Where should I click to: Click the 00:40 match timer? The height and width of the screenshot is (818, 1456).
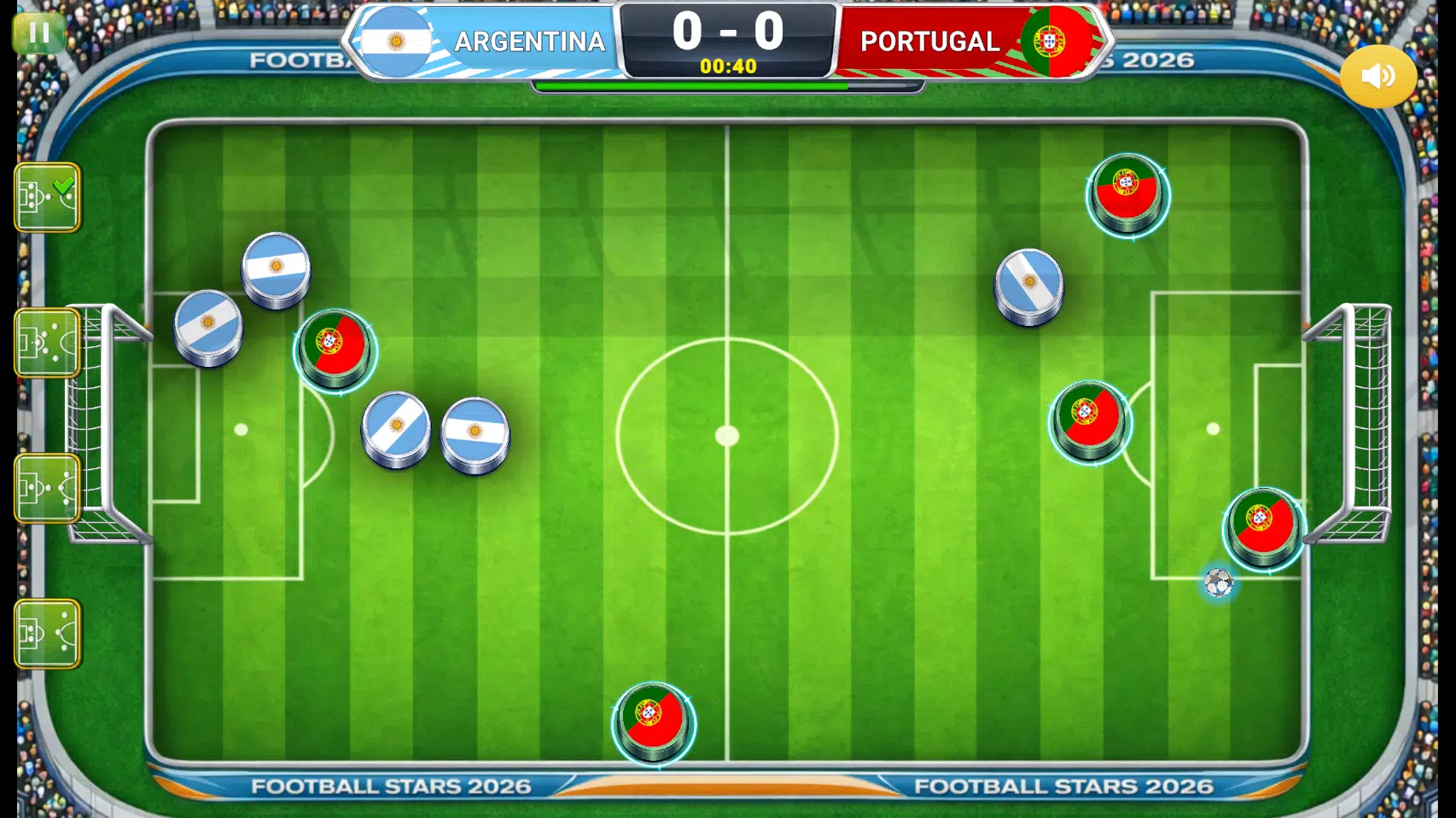coord(728,67)
